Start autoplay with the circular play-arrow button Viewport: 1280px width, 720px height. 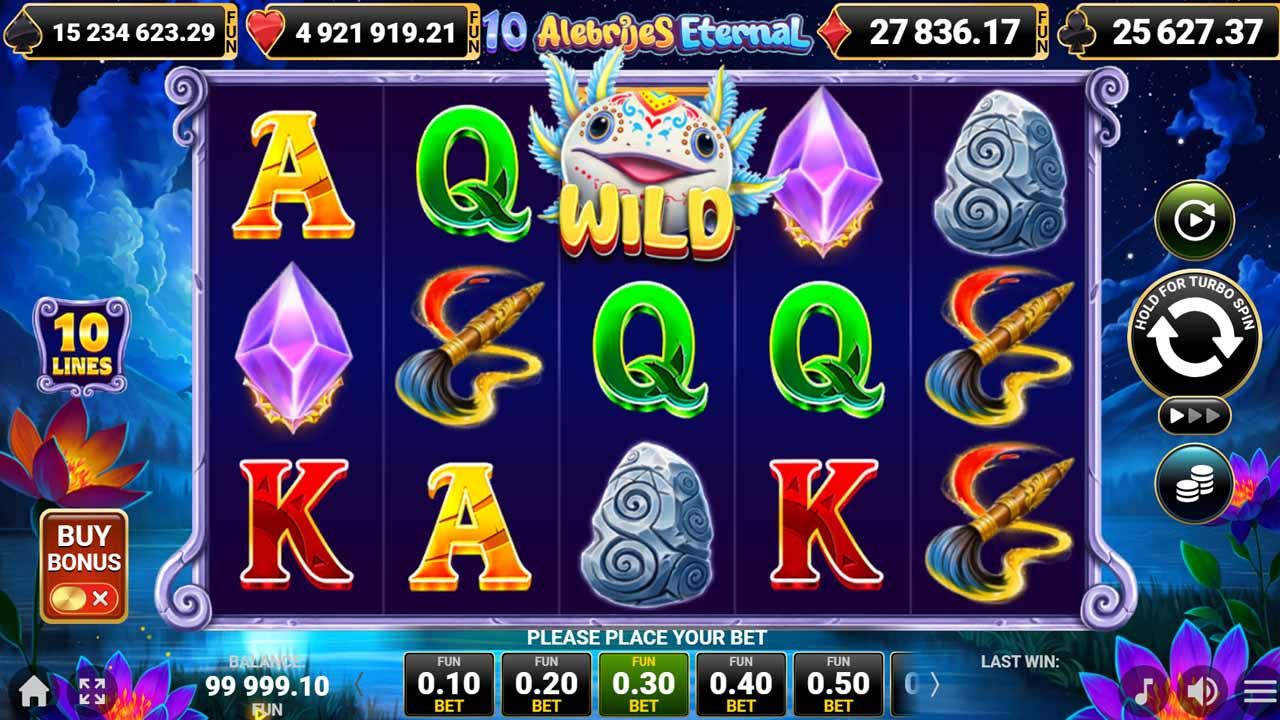(x=1194, y=220)
